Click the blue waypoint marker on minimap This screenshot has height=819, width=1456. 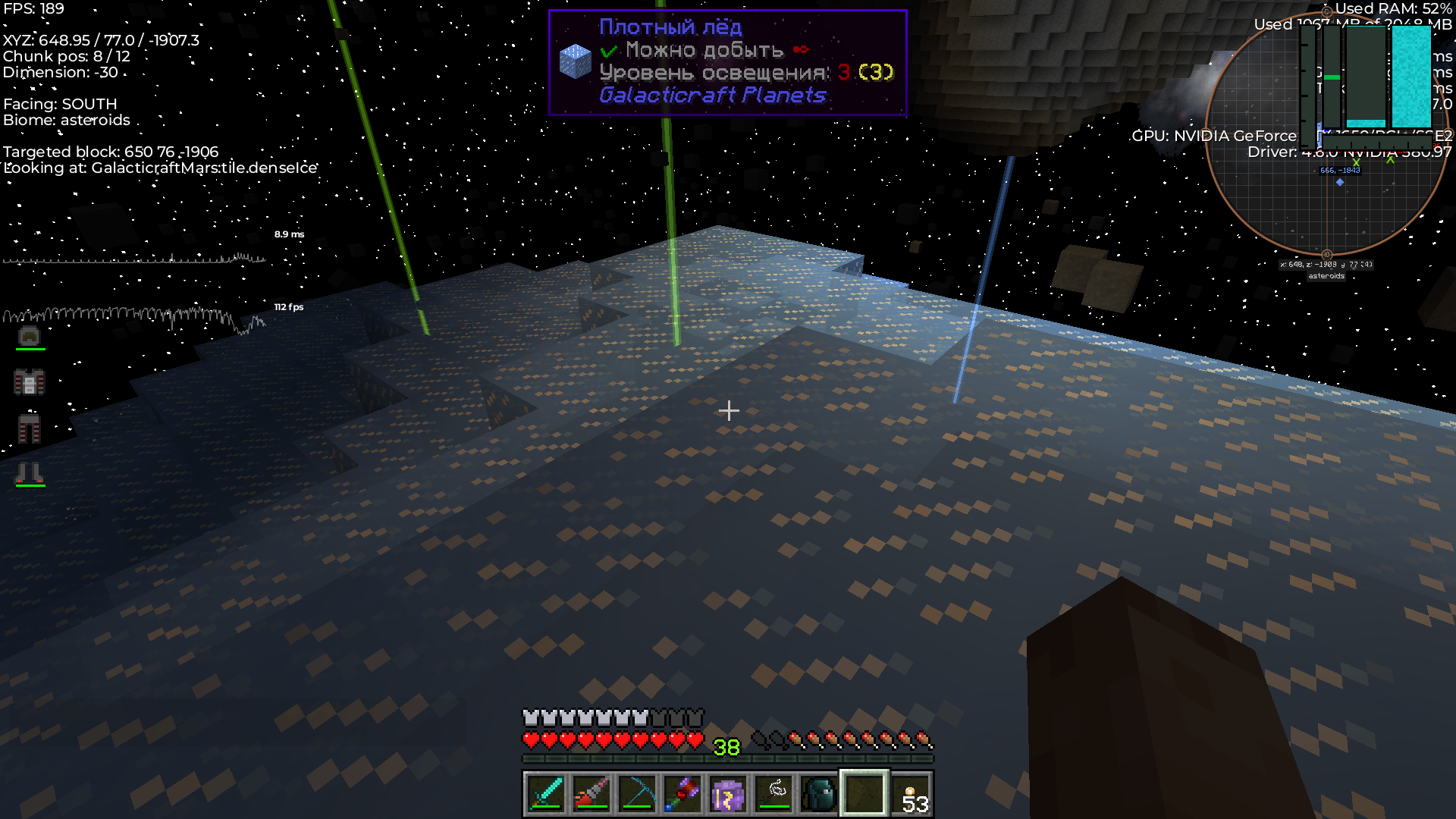point(1340,182)
